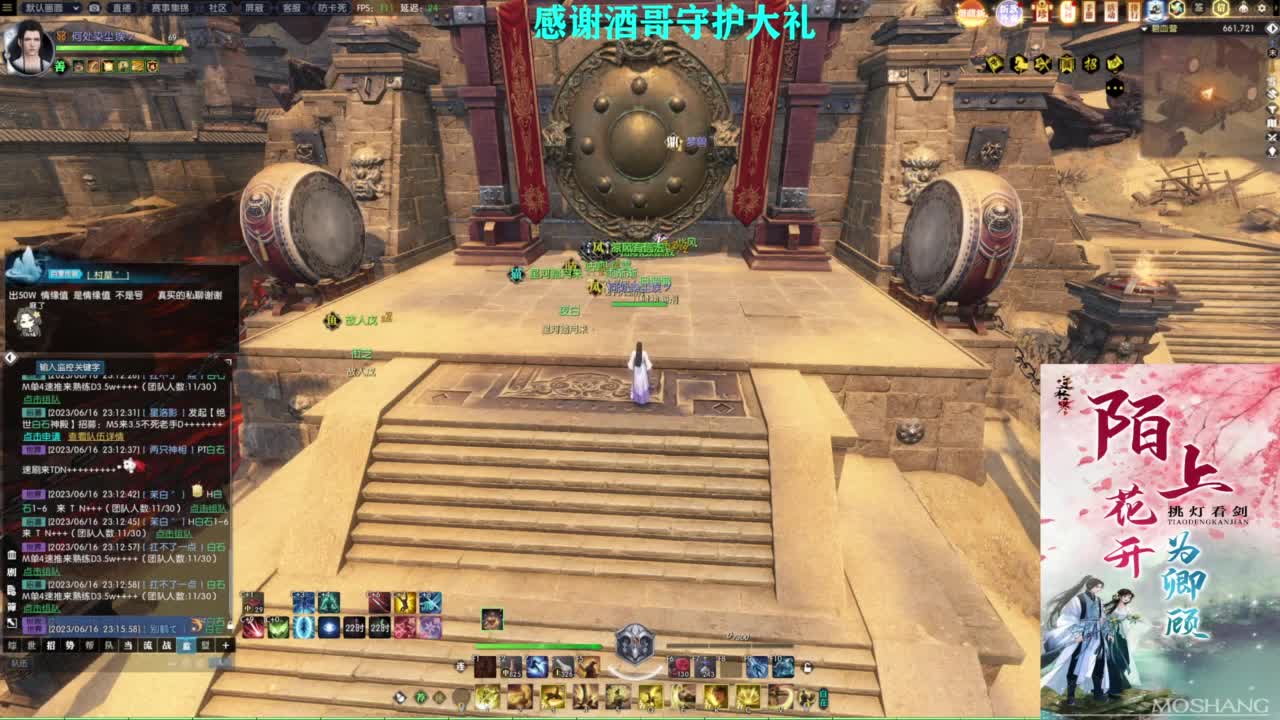Activate the blue orb skill in the bottom hotbar
1280x720 pixels.
tap(329, 627)
